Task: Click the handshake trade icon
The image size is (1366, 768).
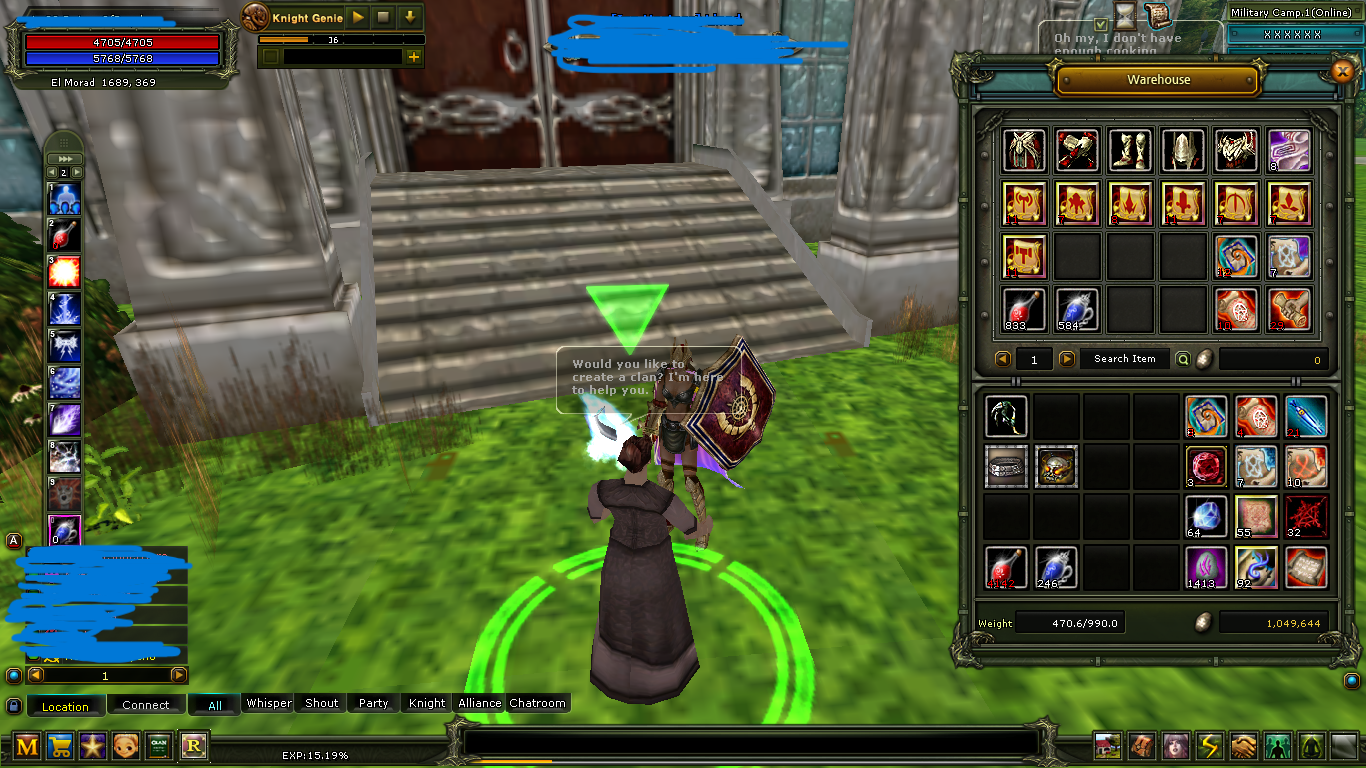Action: click(1244, 746)
